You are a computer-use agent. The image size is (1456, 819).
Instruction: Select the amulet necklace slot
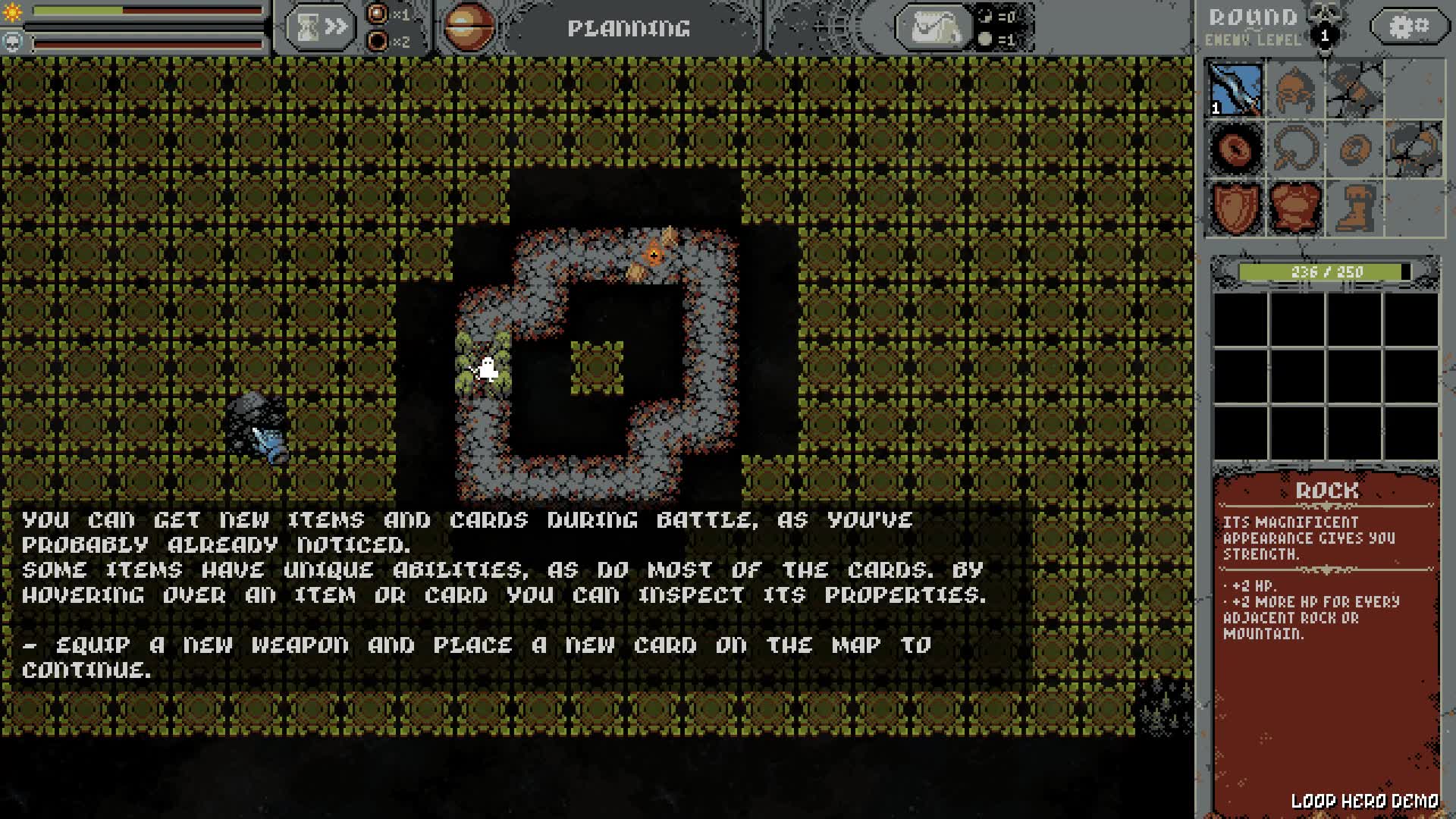click(x=1294, y=149)
